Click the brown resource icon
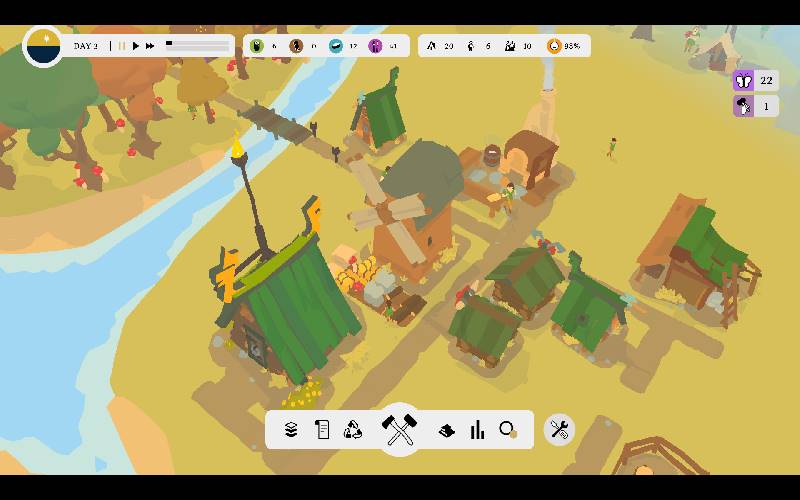800x500 pixels. 296,46
